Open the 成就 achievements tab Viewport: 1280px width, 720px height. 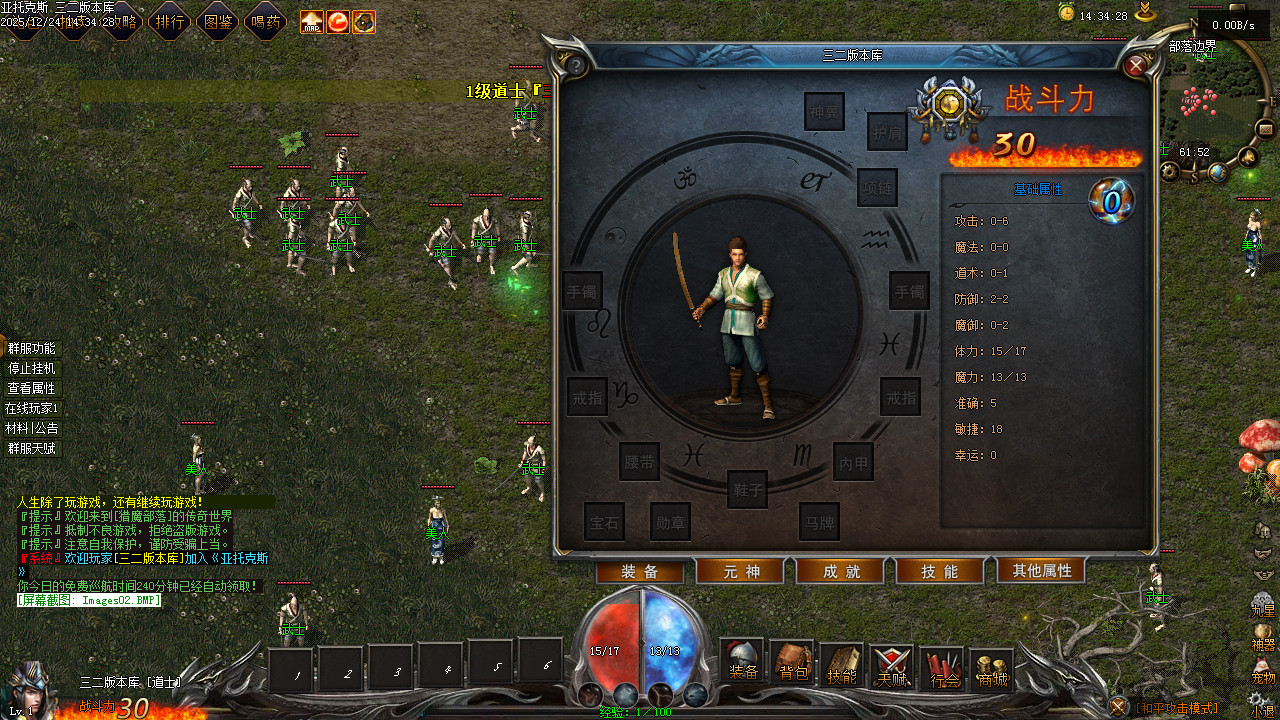pyautogui.click(x=841, y=571)
